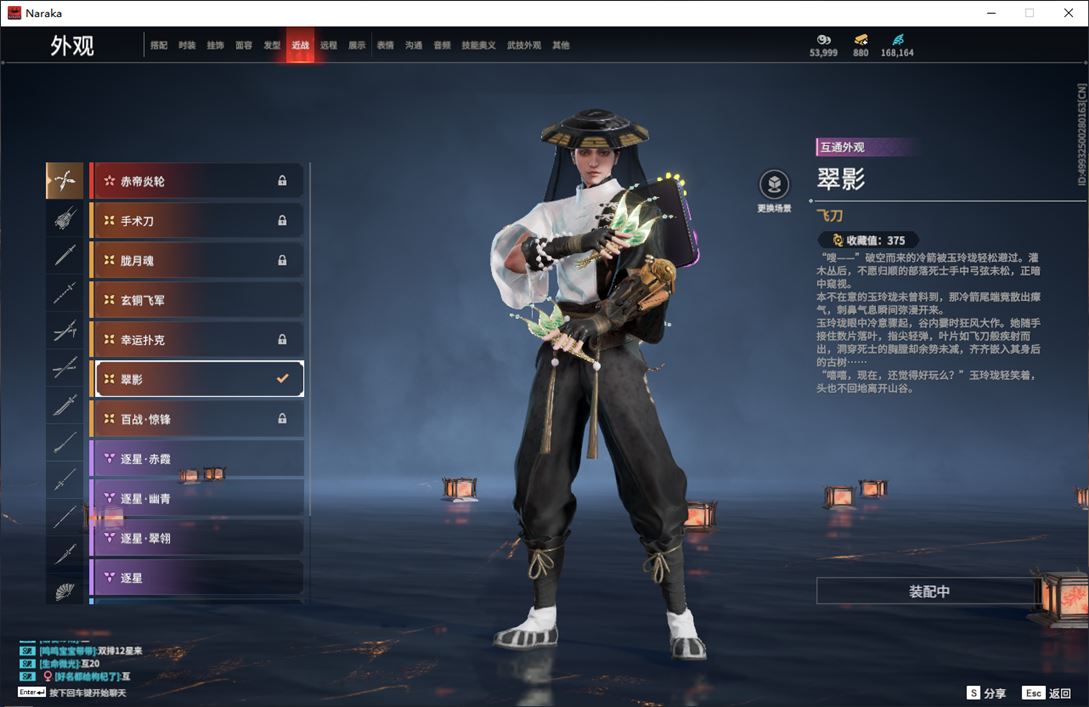The height and width of the screenshot is (707, 1089).
Task: Close the Naraka window
Action: (x=1066, y=13)
